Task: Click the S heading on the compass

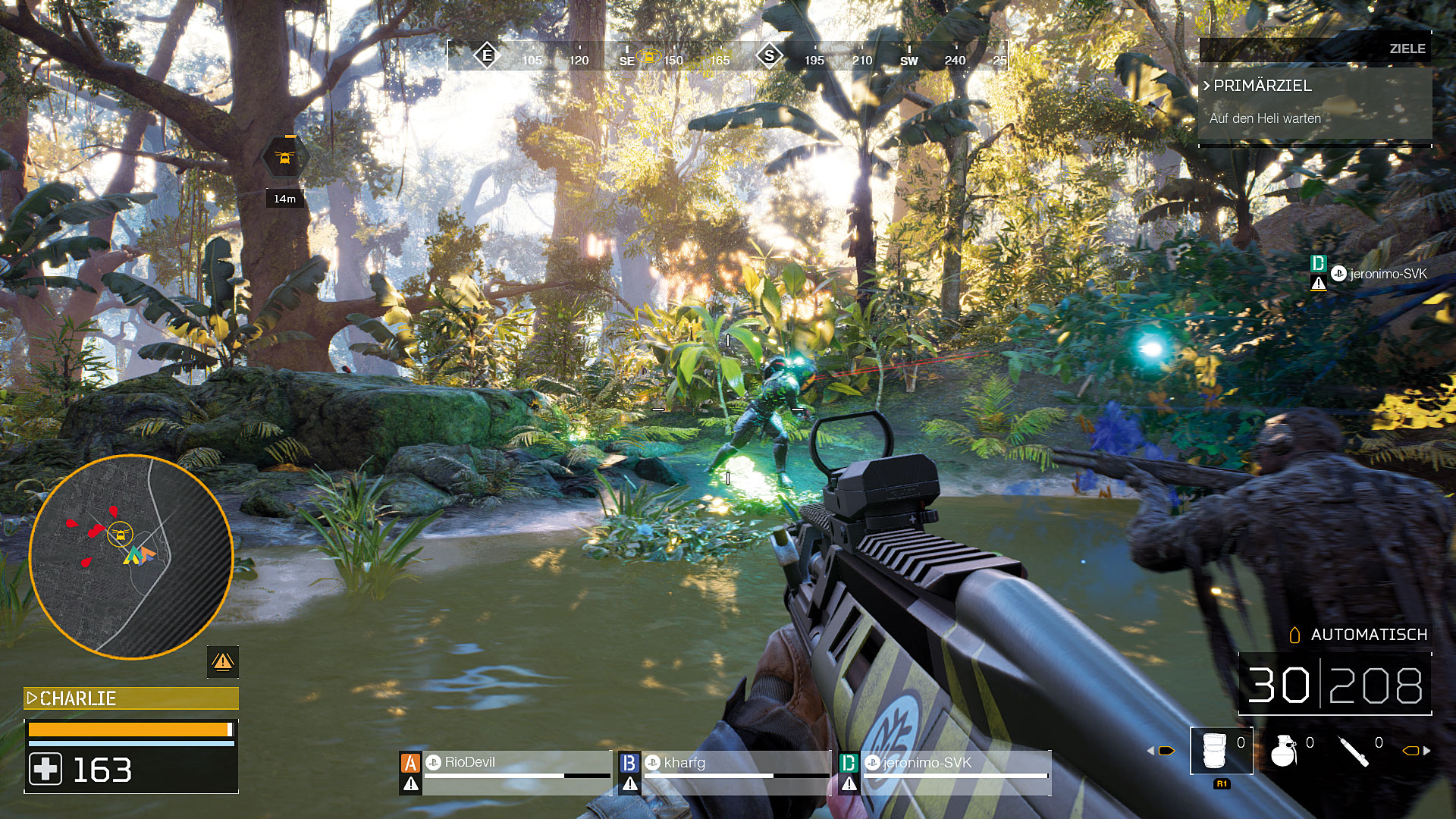Action: point(769,56)
